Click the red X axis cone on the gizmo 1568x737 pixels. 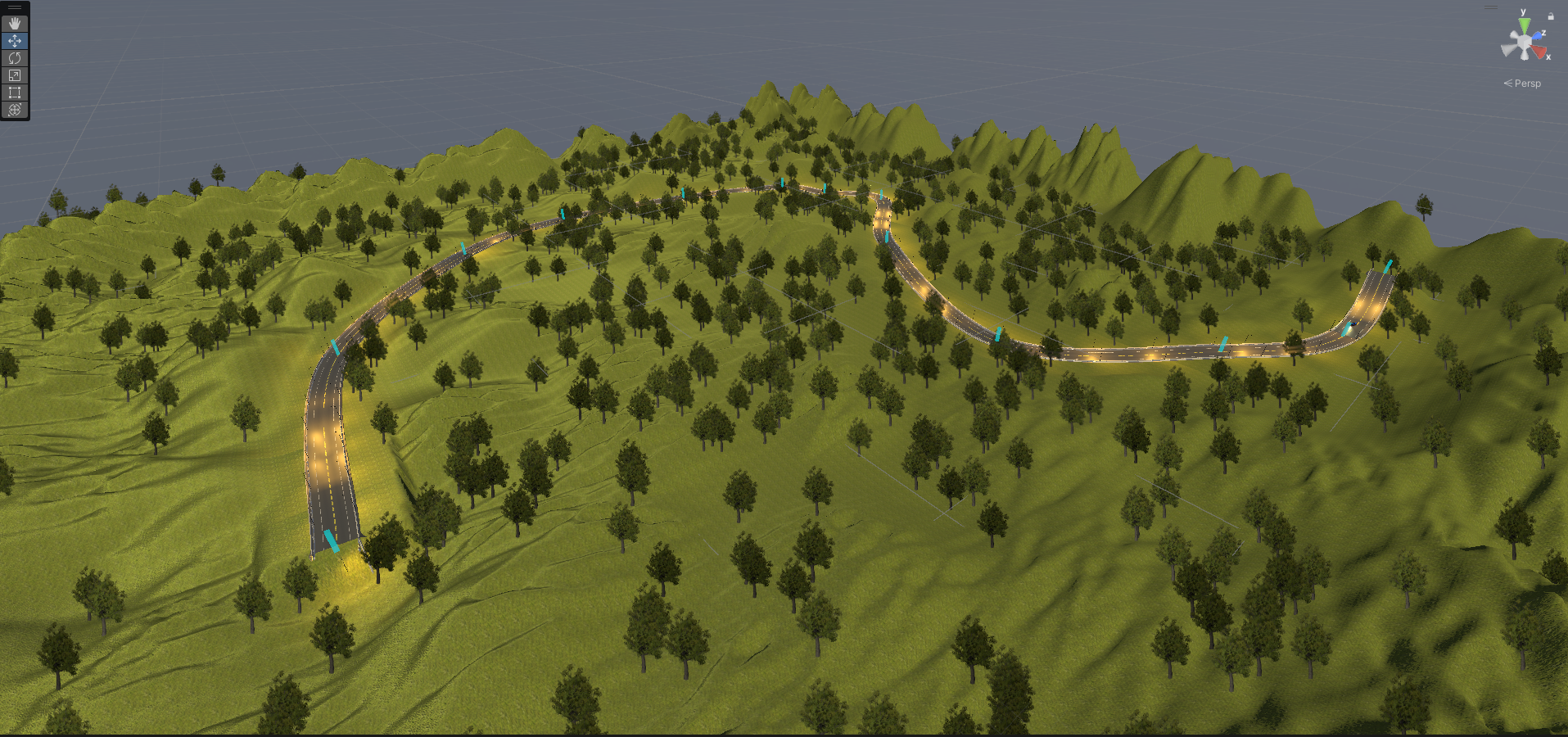click(1540, 52)
